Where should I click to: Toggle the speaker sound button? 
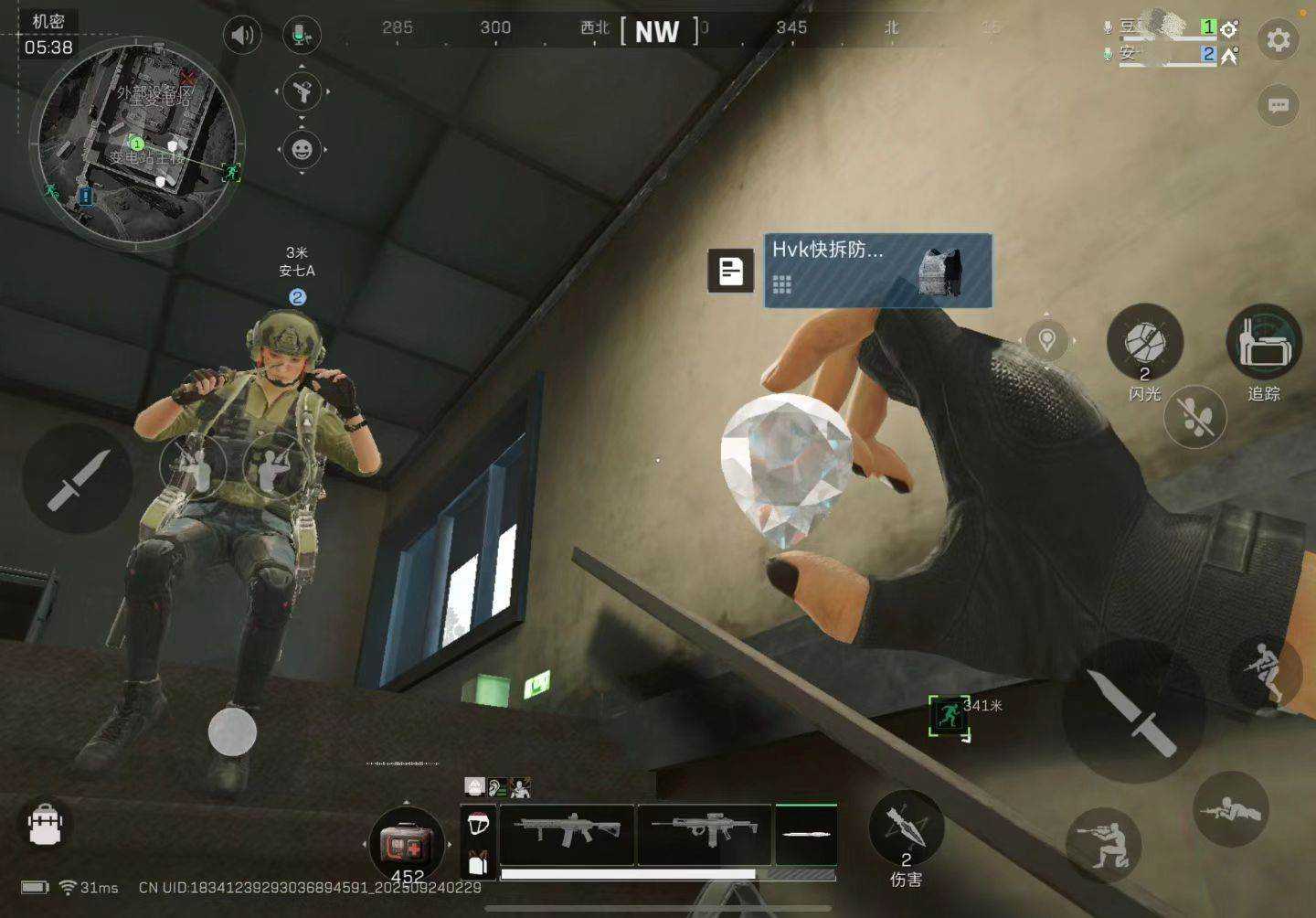242,36
